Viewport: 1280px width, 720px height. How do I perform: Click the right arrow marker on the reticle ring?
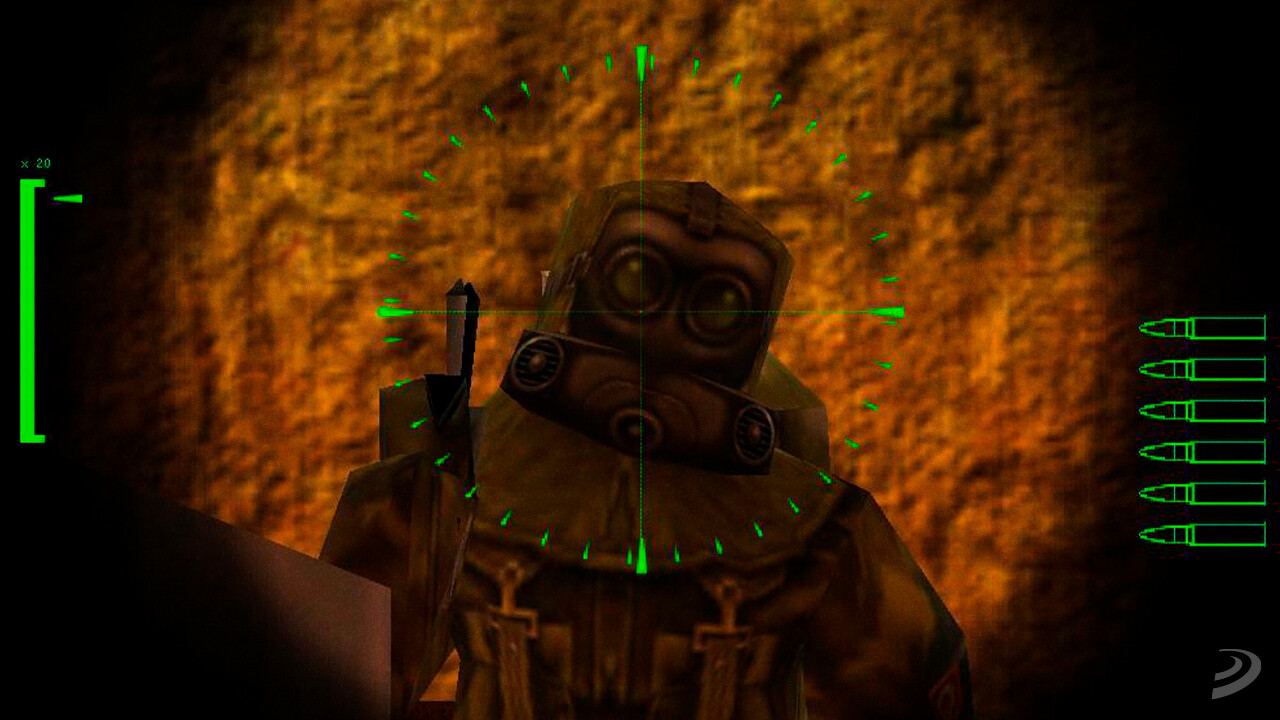888,312
